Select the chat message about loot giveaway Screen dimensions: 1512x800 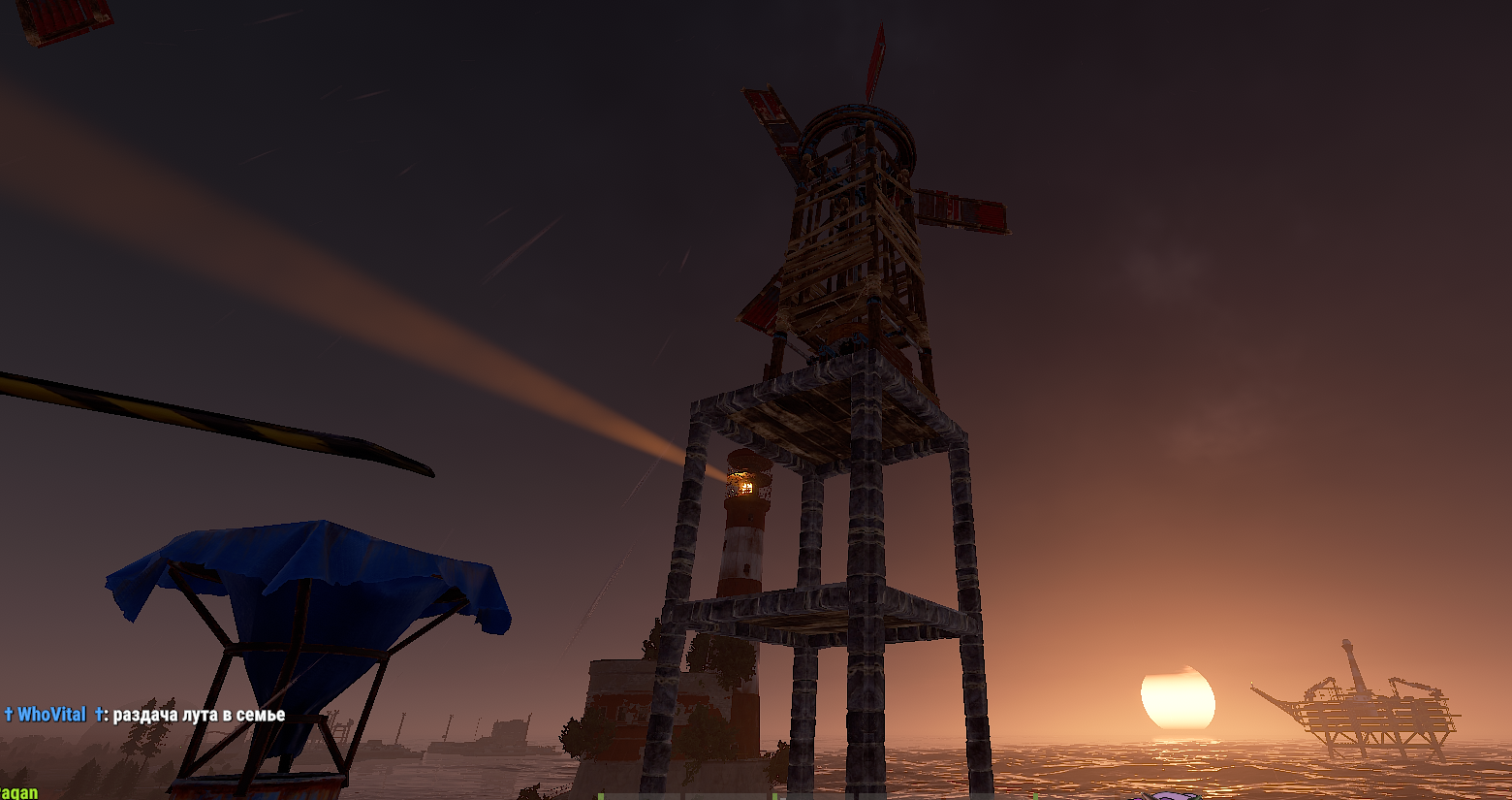point(199,716)
